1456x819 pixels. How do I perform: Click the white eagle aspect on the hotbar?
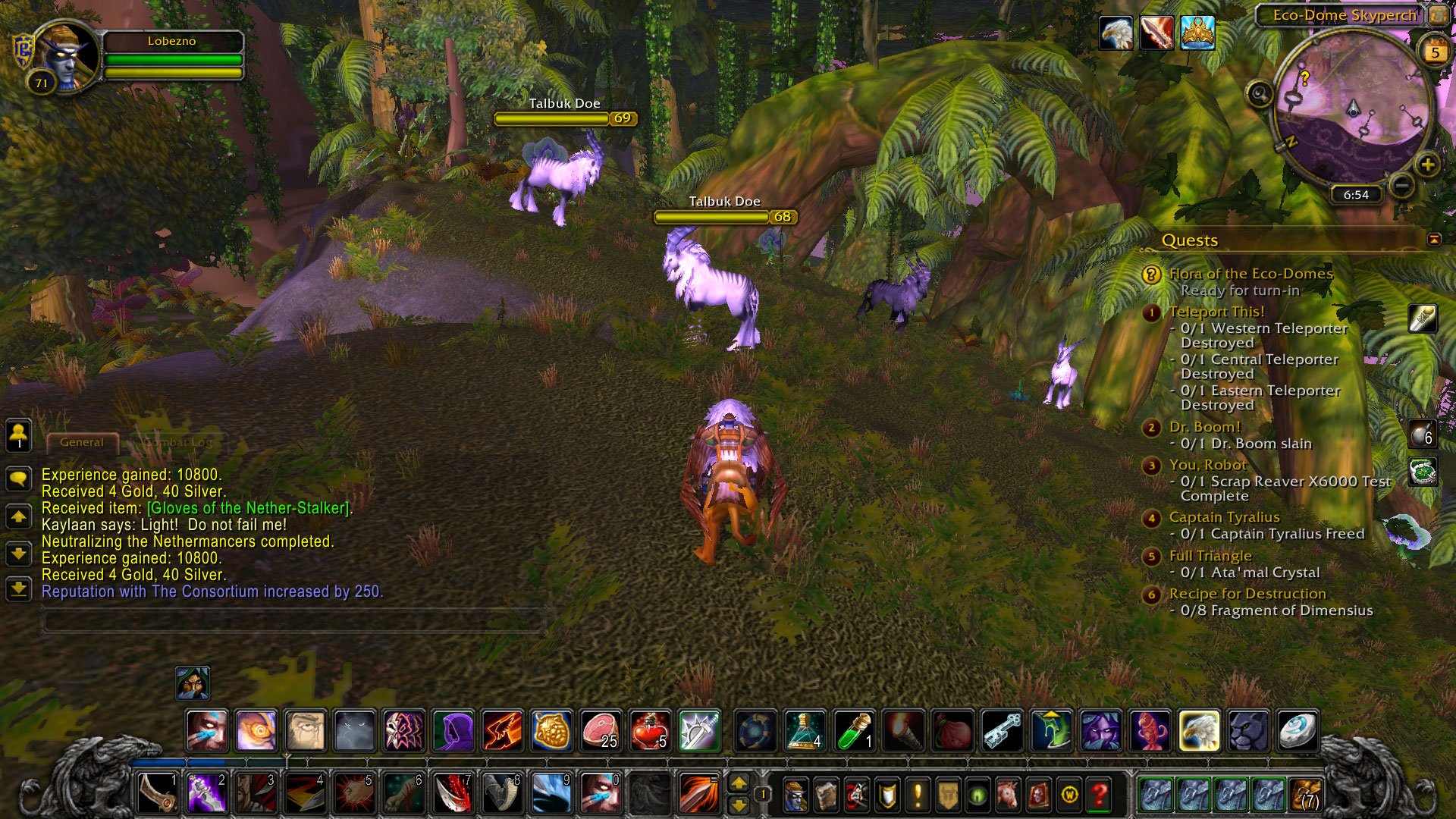1199,731
